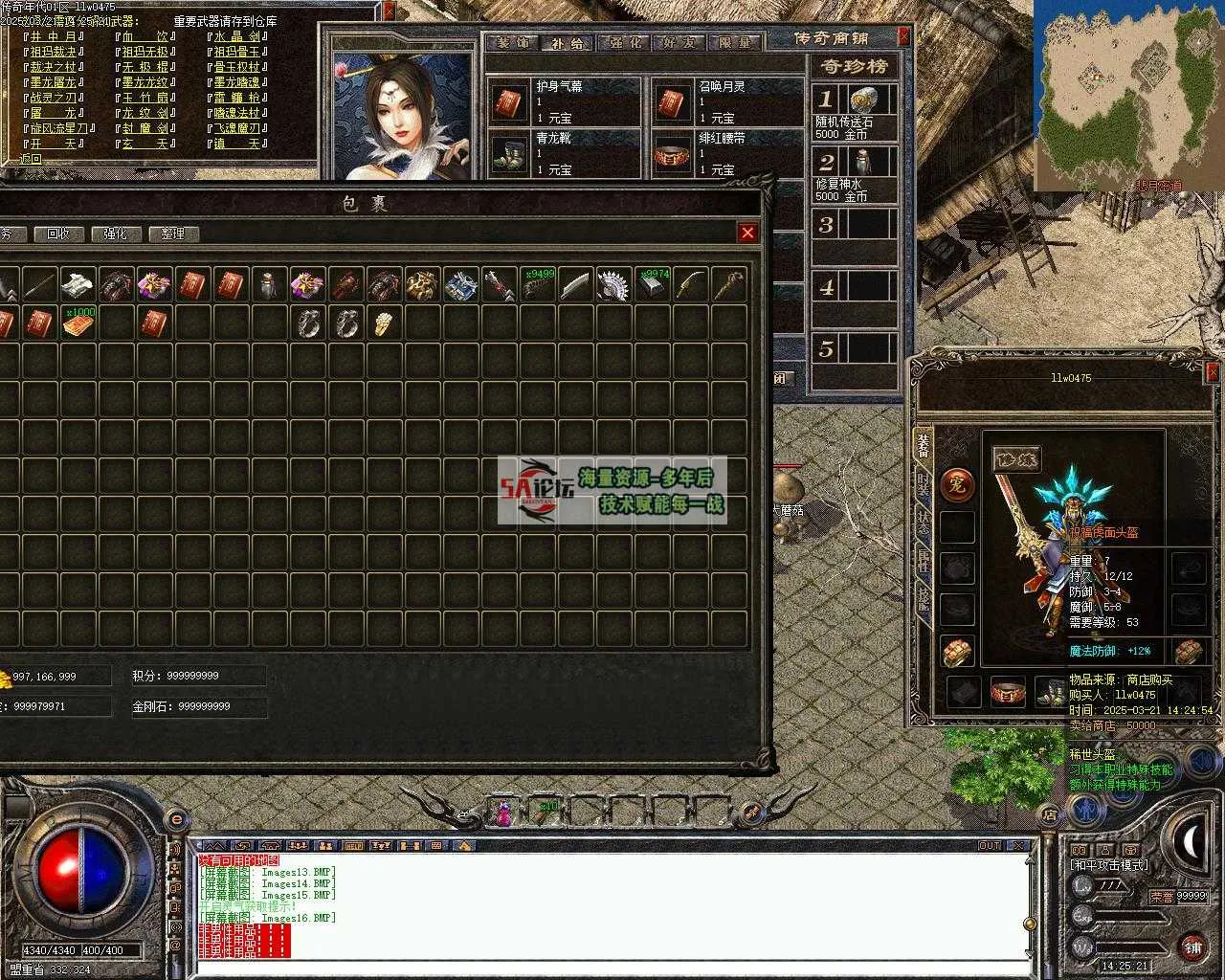Switch to the 时装 fashion tab
This screenshot has width=1225, height=980.
[924, 484]
